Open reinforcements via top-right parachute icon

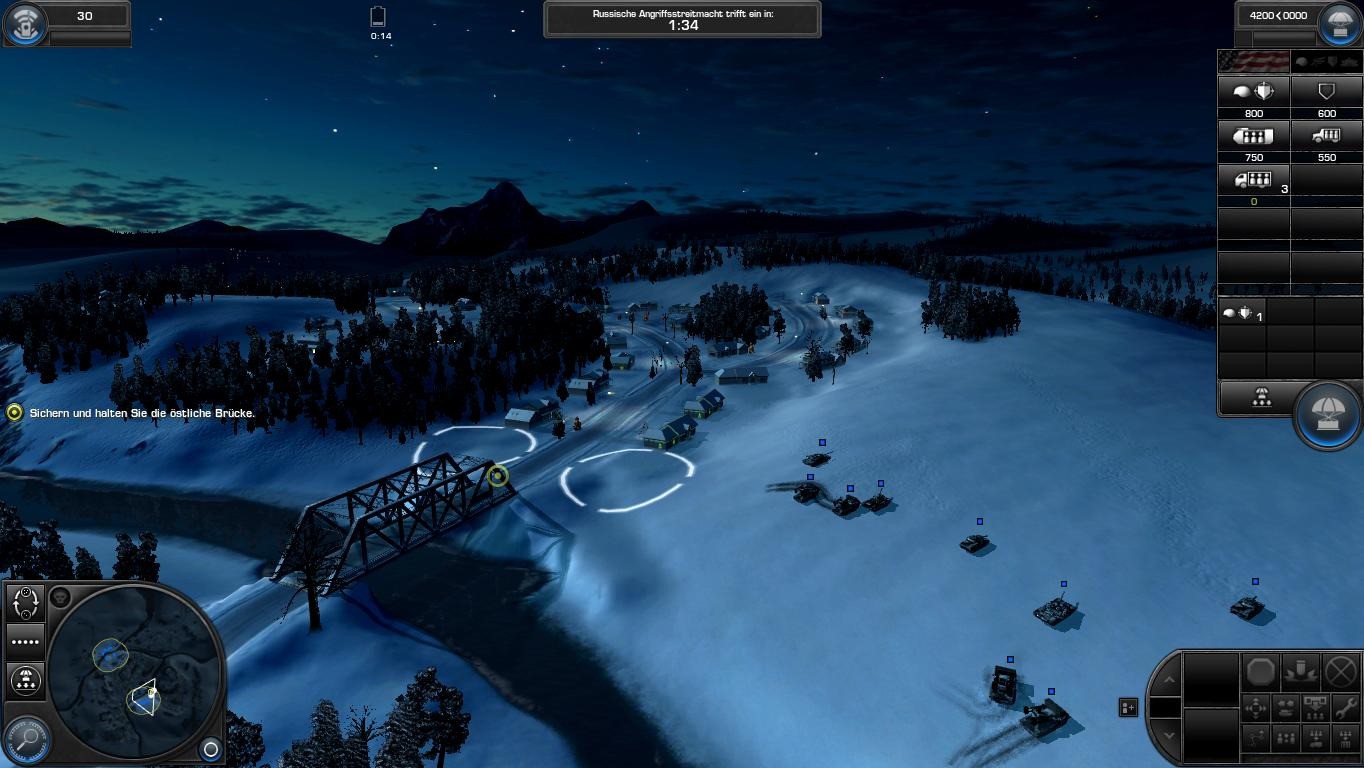pos(1339,24)
